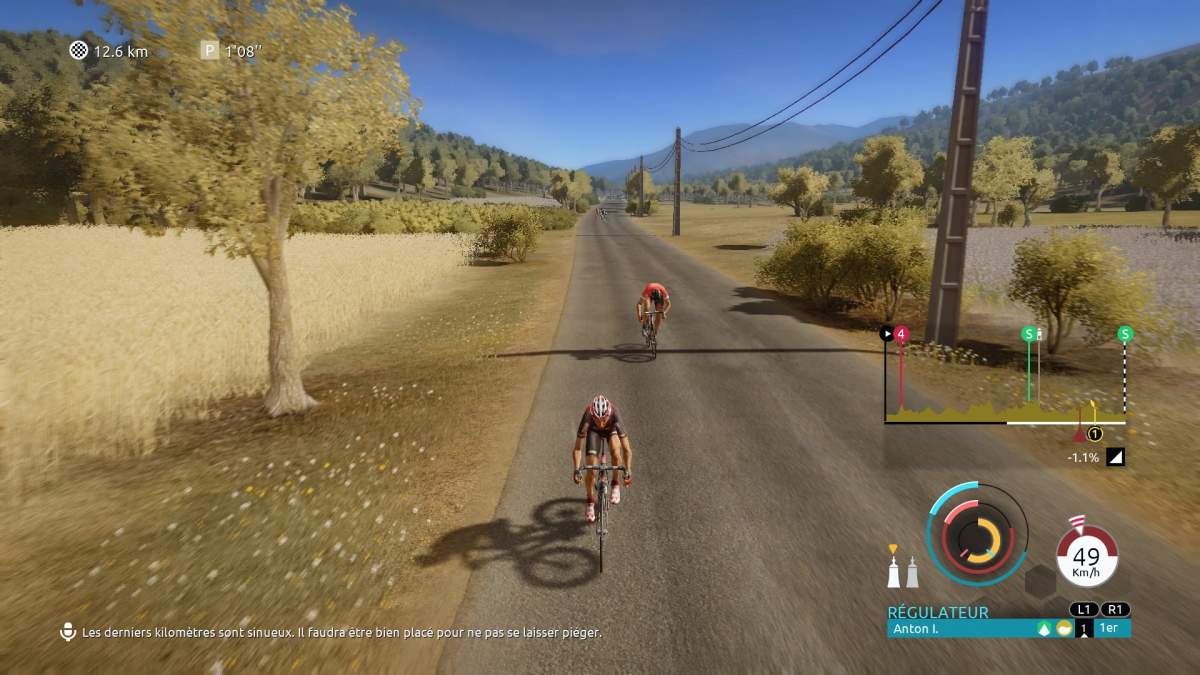The height and width of the screenshot is (675, 1200).
Task: Select the final green sprint marker at finish
Action: tap(1125, 335)
